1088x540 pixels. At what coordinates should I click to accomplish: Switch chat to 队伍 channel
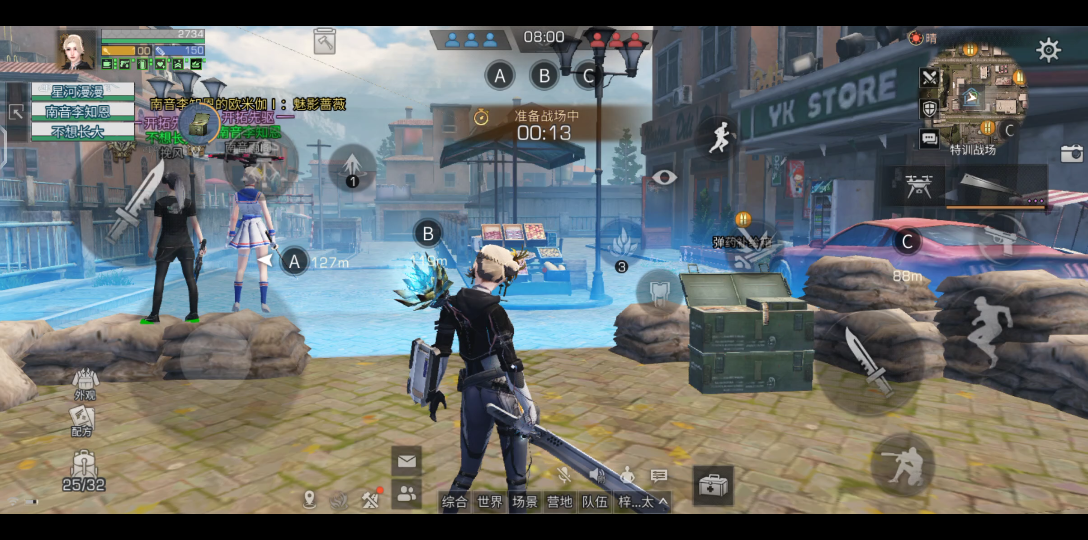point(594,502)
